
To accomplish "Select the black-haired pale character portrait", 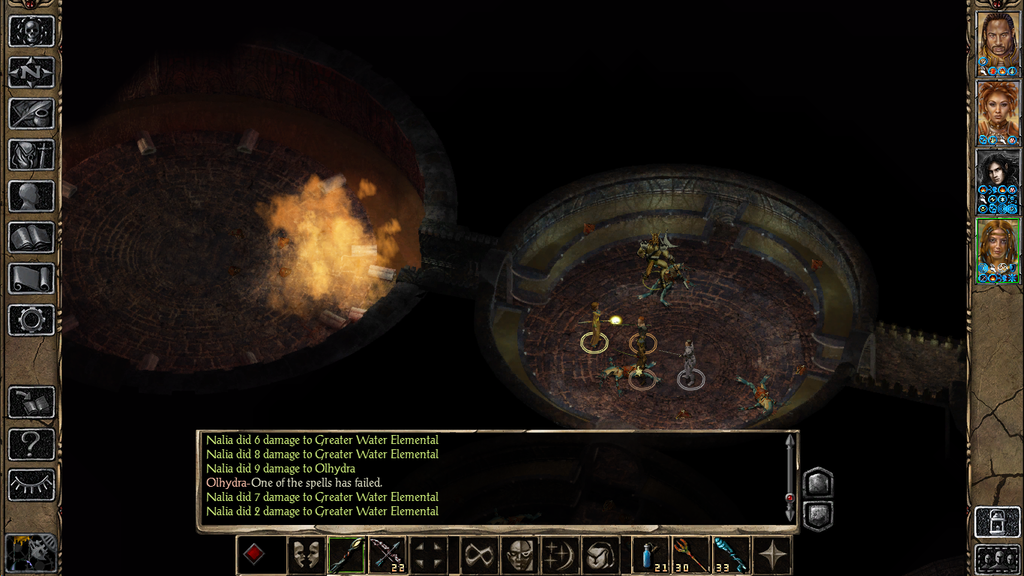I will (x=997, y=180).
